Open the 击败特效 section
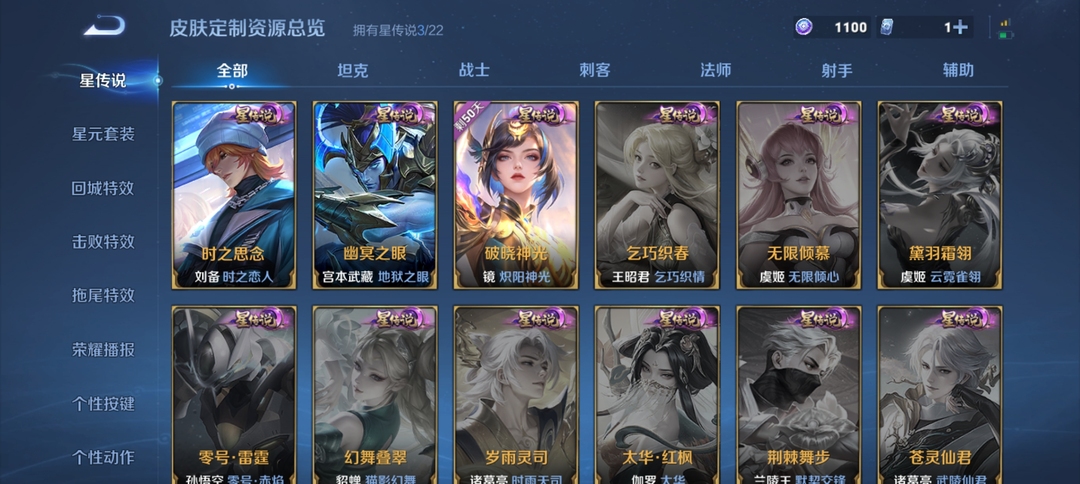The image size is (1080, 484). coord(103,242)
